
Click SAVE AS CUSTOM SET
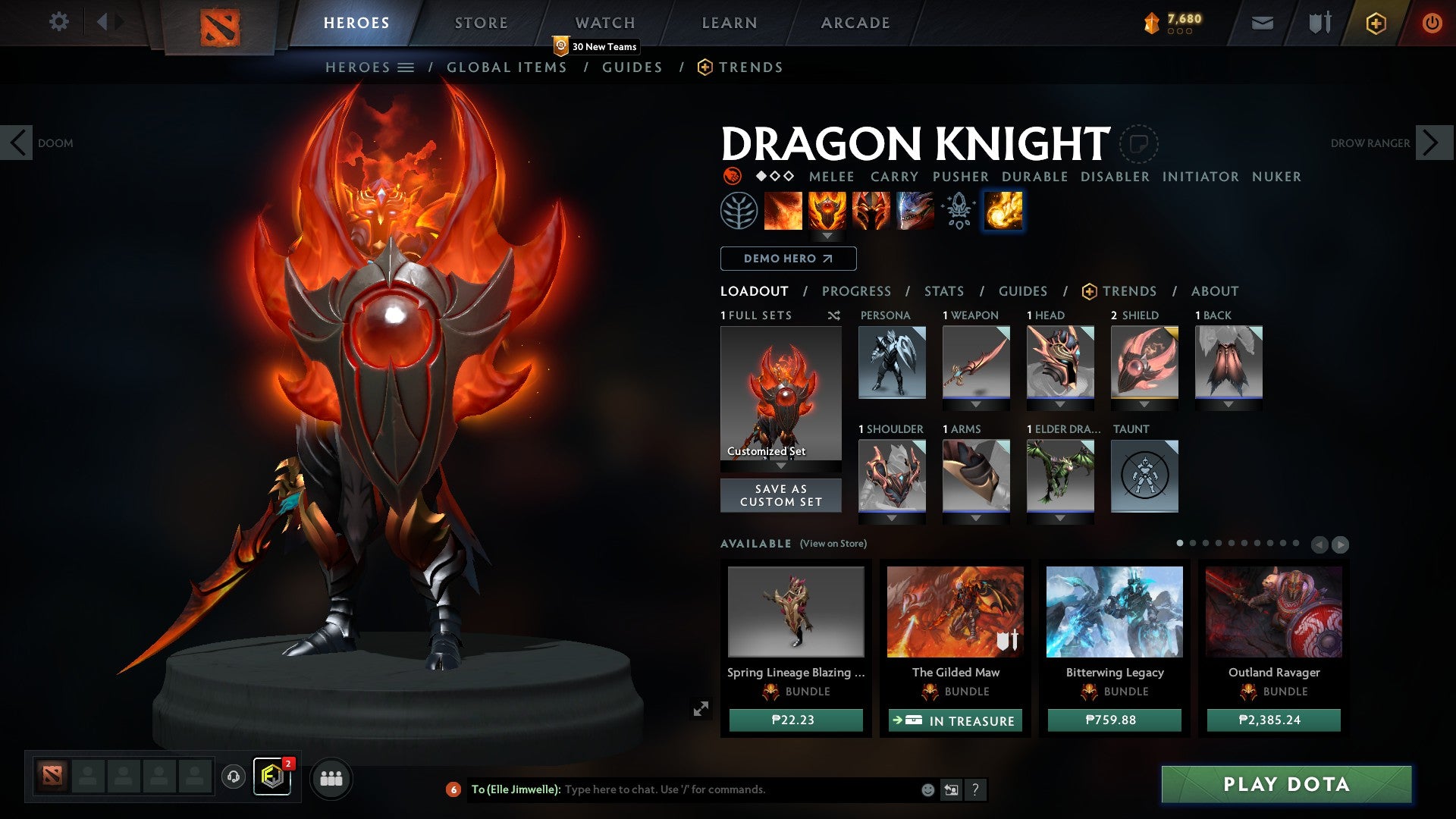coord(780,495)
